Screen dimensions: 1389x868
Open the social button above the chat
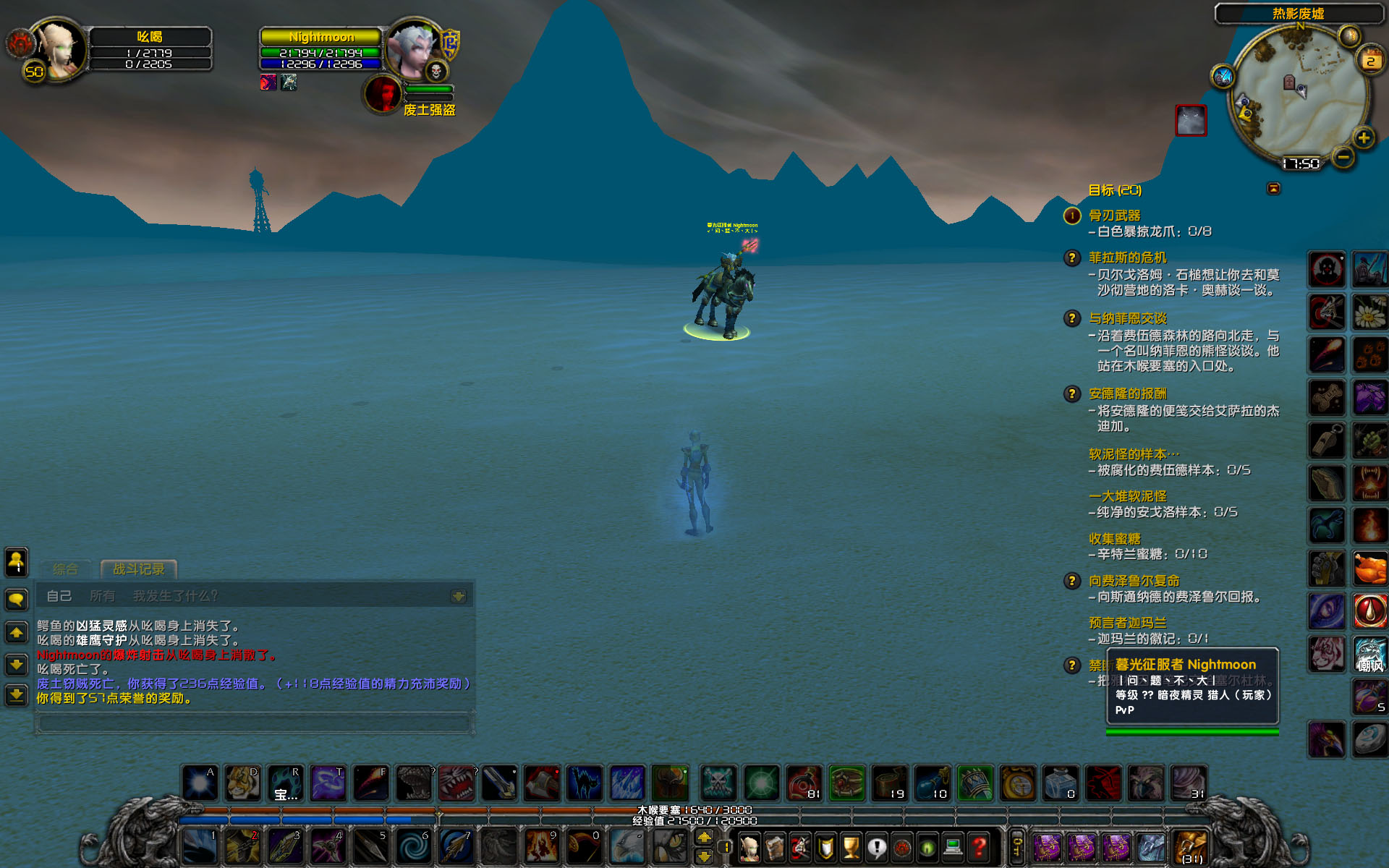coord(17,562)
